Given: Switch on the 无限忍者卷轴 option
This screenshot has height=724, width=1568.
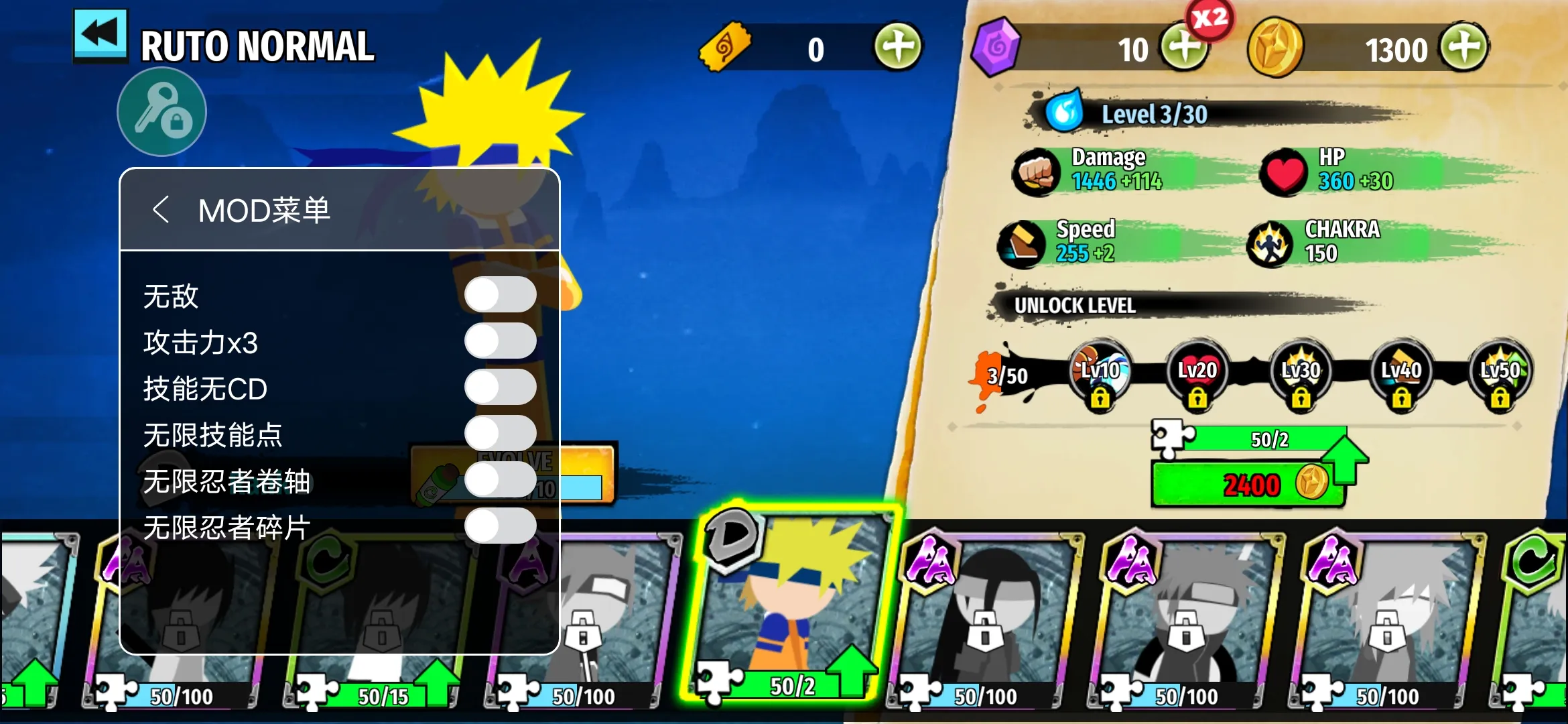Looking at the screenshot, I should tap(500, 480).
